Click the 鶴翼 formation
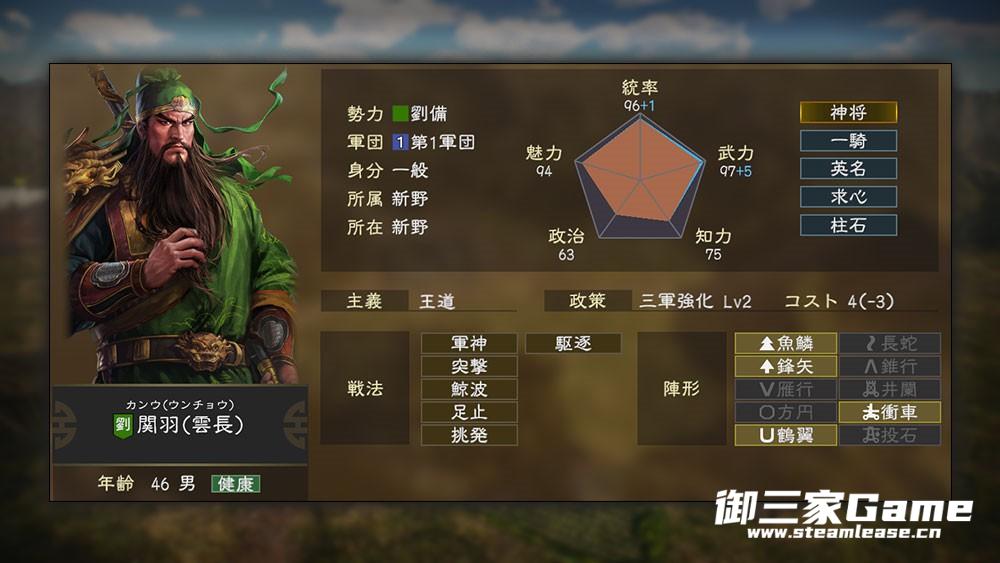The image size is (1000, 563). click(785, 435)
